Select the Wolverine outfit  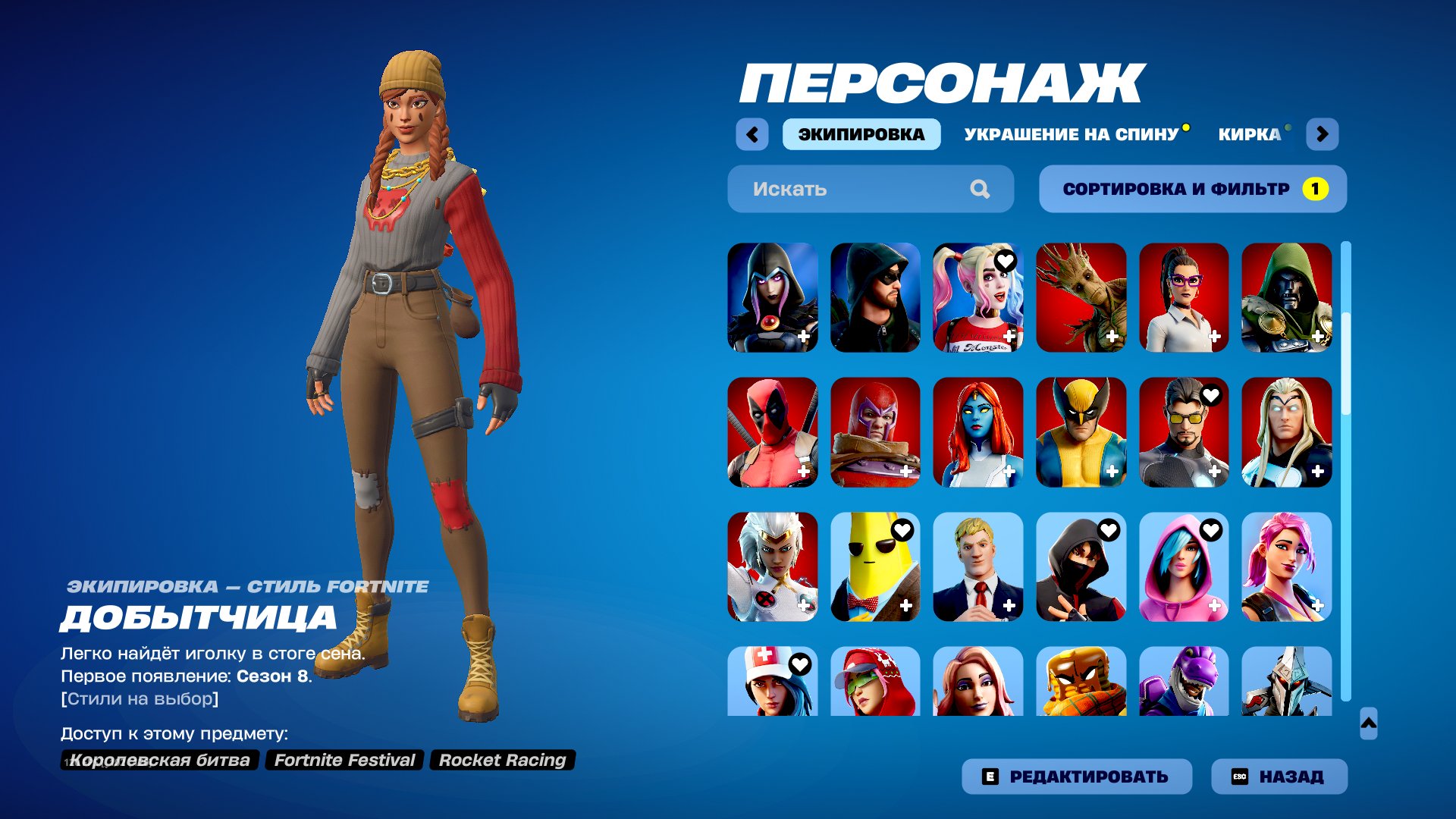[x=1081, y=432]
